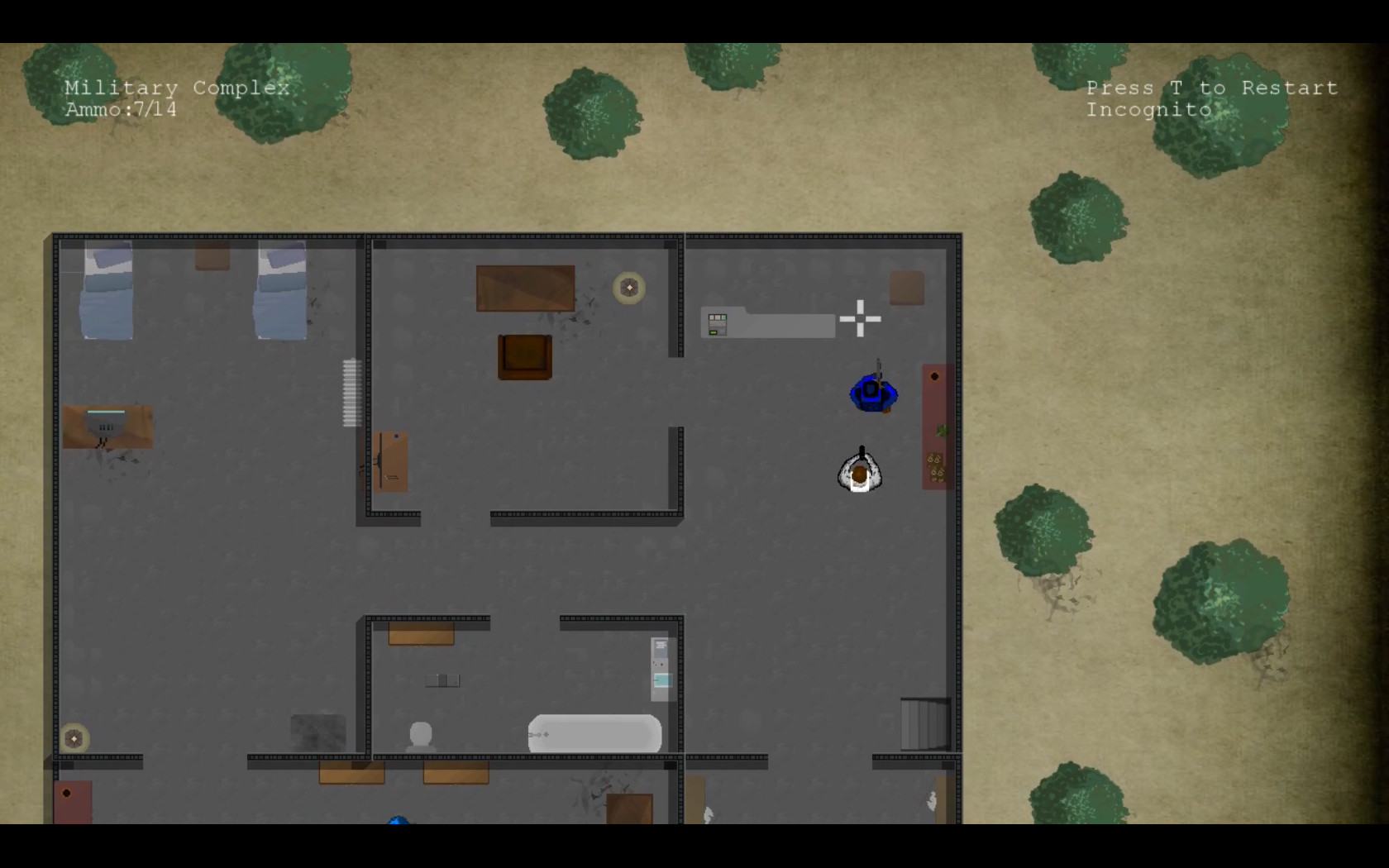
Task: Click the bathtub in the bathroom
Action: pos(594,733)
